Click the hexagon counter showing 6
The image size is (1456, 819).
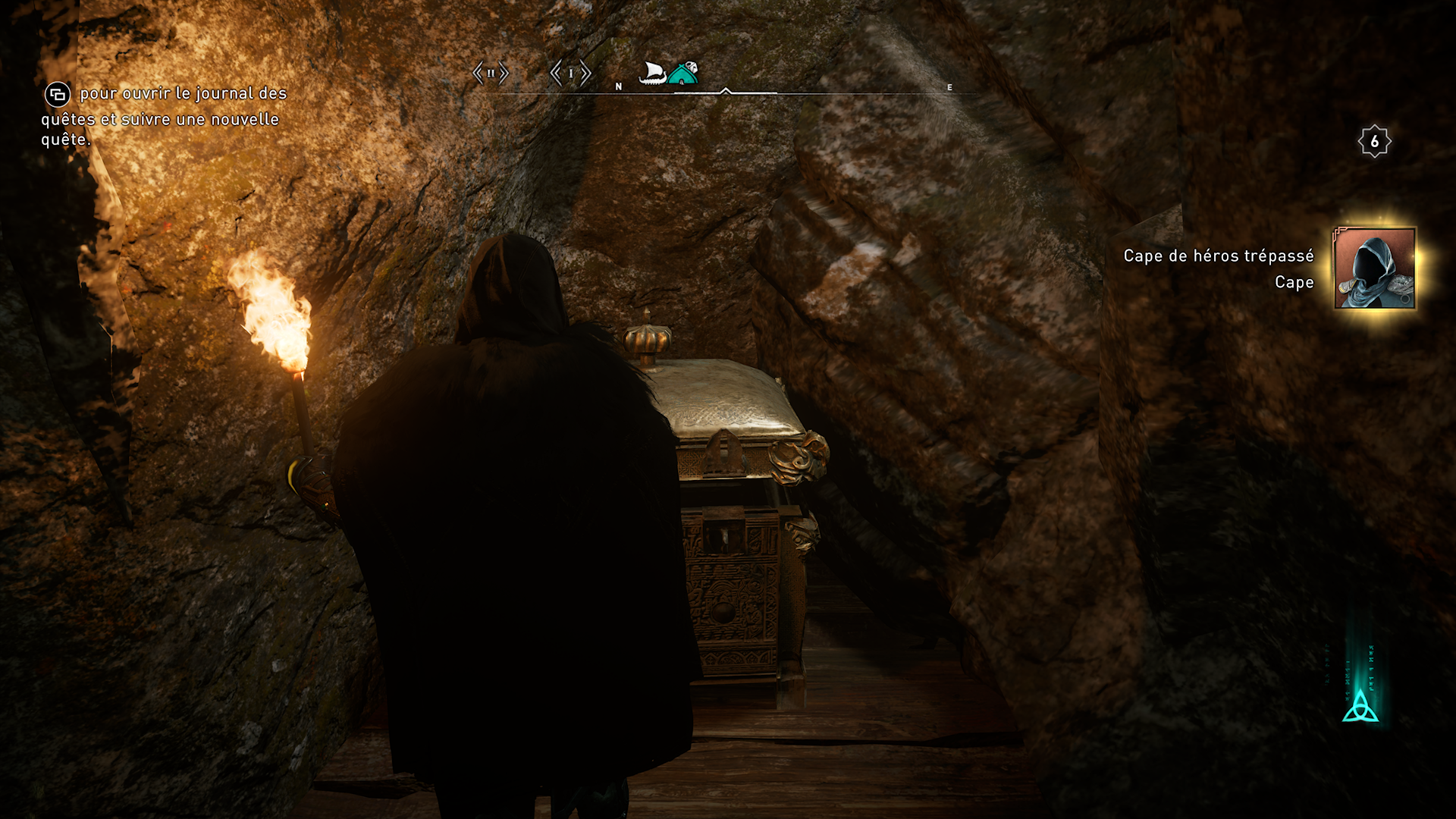click(1374, 142)
